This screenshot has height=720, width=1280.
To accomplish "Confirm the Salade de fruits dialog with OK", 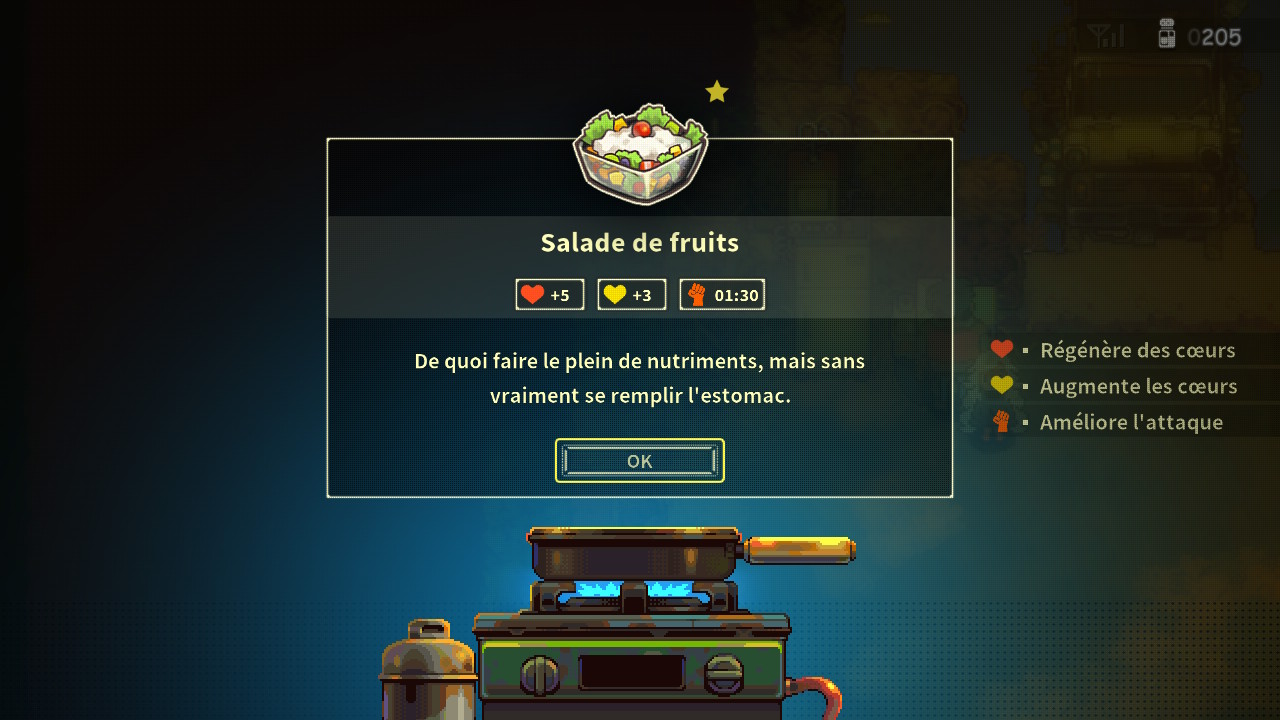I will pyautogui.click(x=639, y=461).
